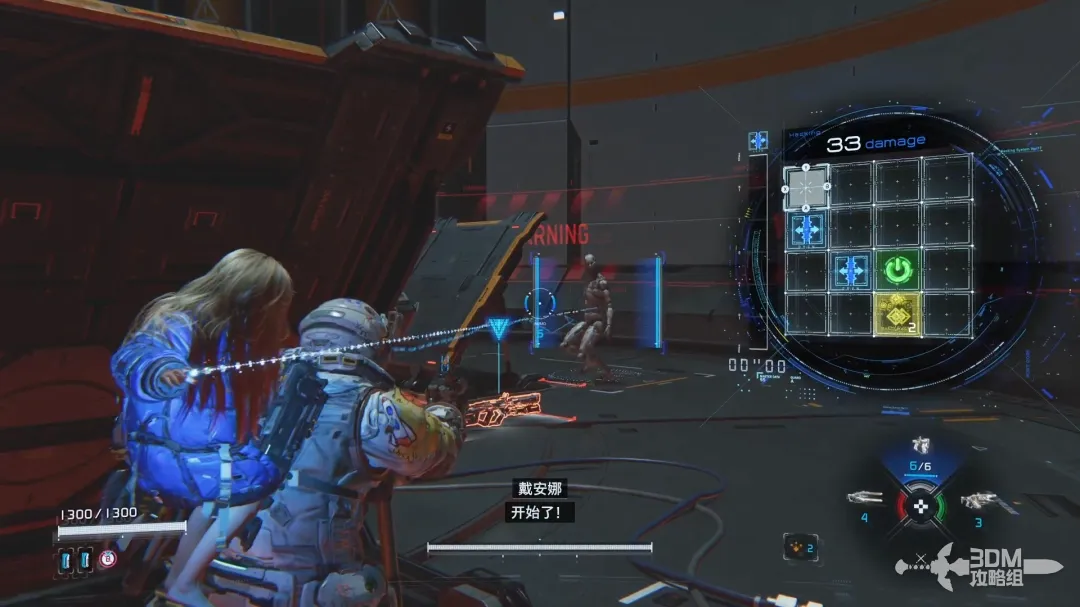Choose the yellow node marked 2
This screenshot has width=1080, height=607.
tap(897, 314)
